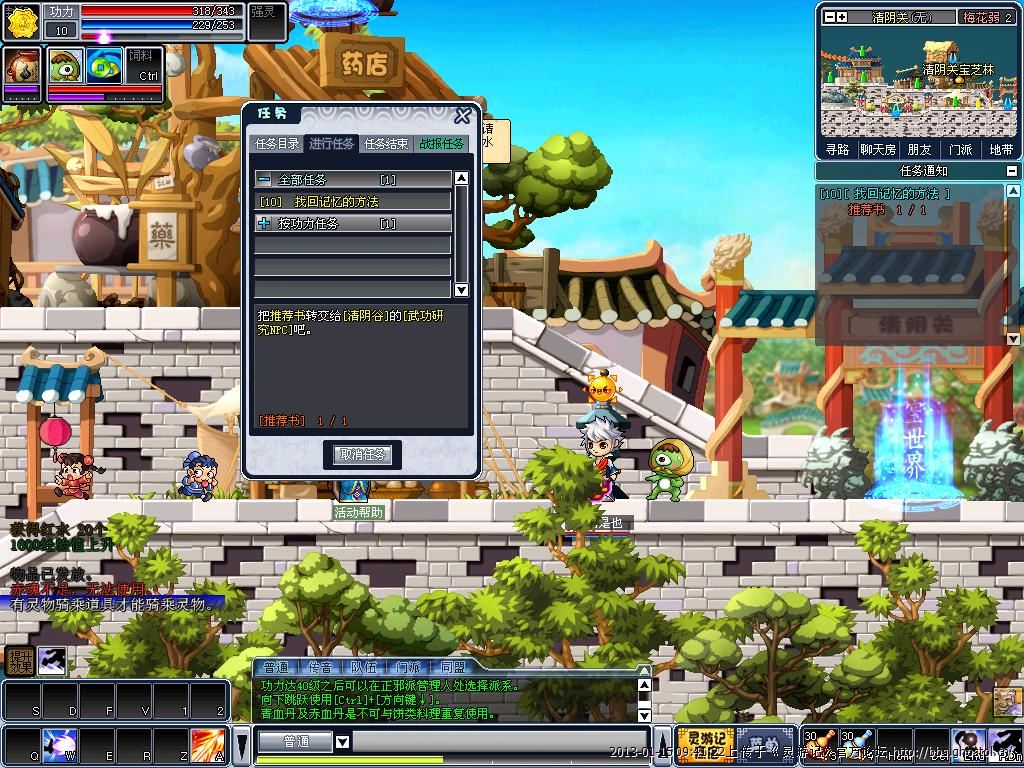Select the 队伍 party chat tab
This screenshot has width=1024, height=768.
click(364, 667)
